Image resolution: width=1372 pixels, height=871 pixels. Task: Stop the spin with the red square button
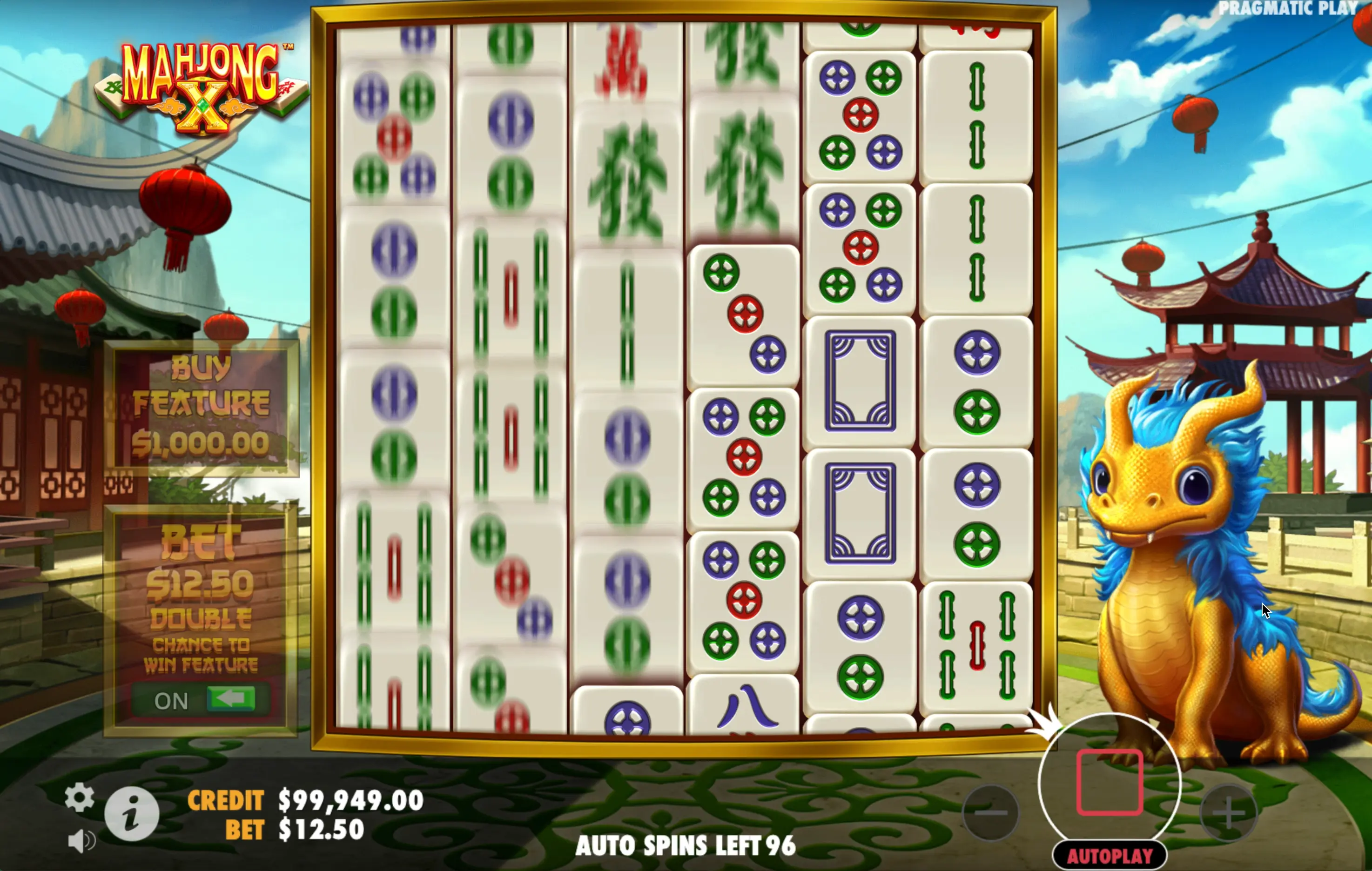(x=1109, y=782)
